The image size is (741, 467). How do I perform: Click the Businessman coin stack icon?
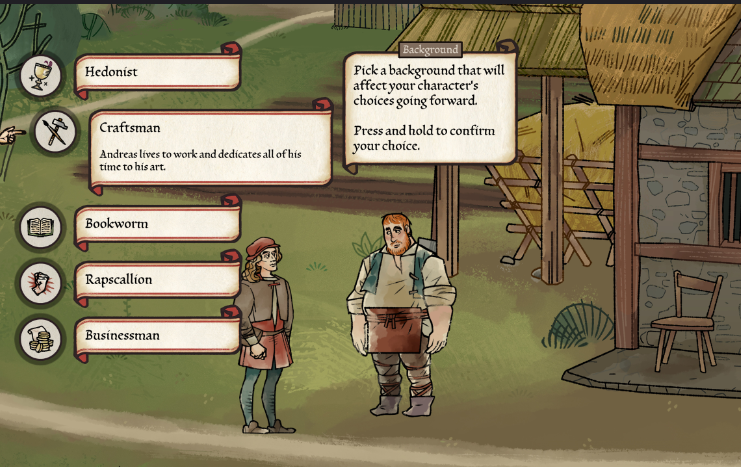pyautogui.click(x=41, y=339)
